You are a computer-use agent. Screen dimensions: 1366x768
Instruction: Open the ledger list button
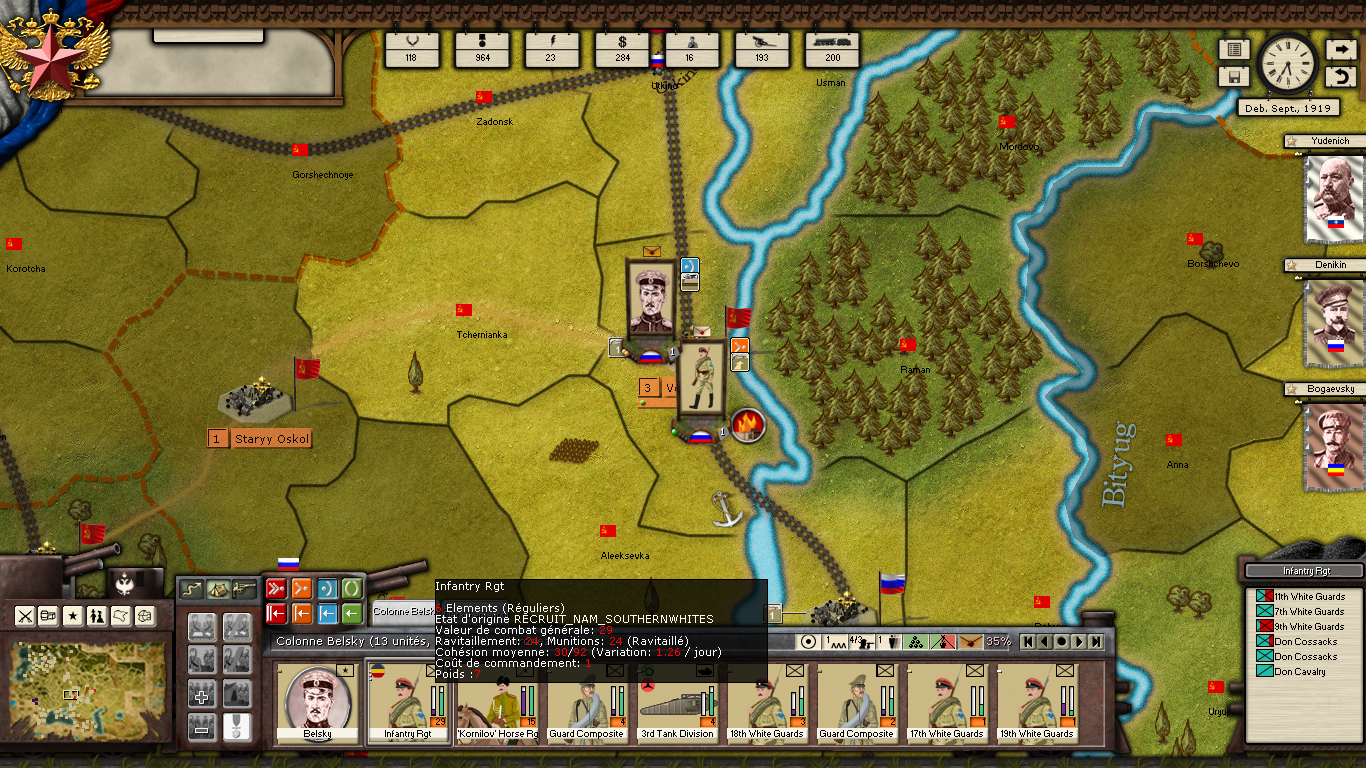(x=1233, y=50)
